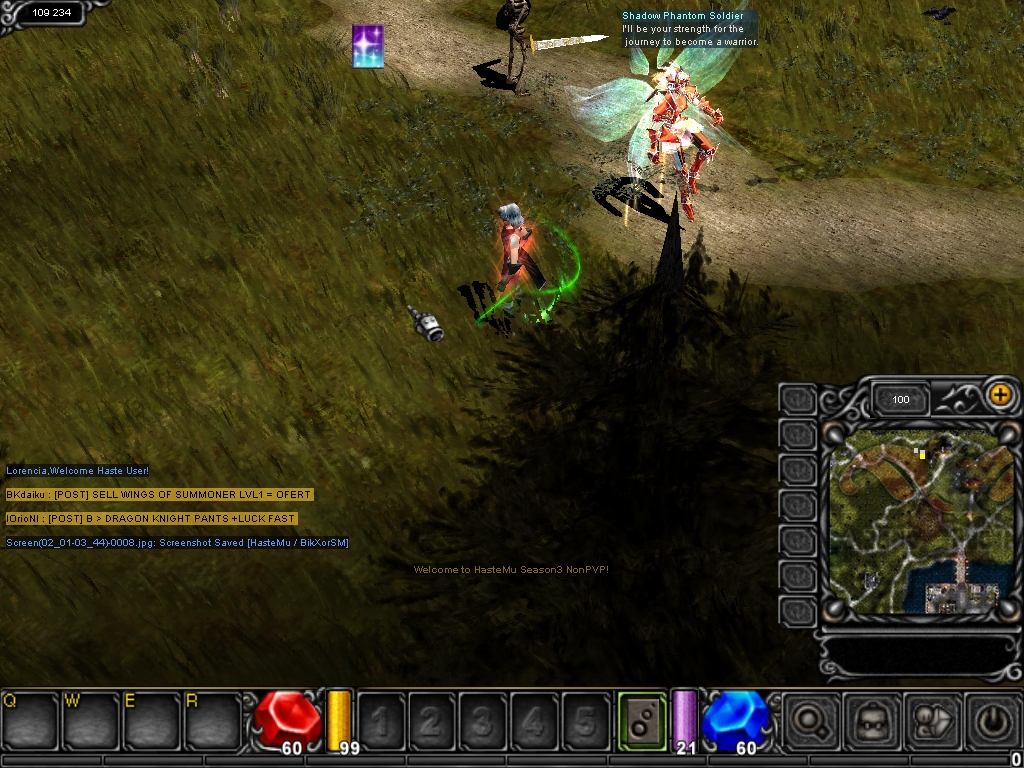Select the W hotkey item slot
Screen dimensions: 1024x768
point(91,720)
